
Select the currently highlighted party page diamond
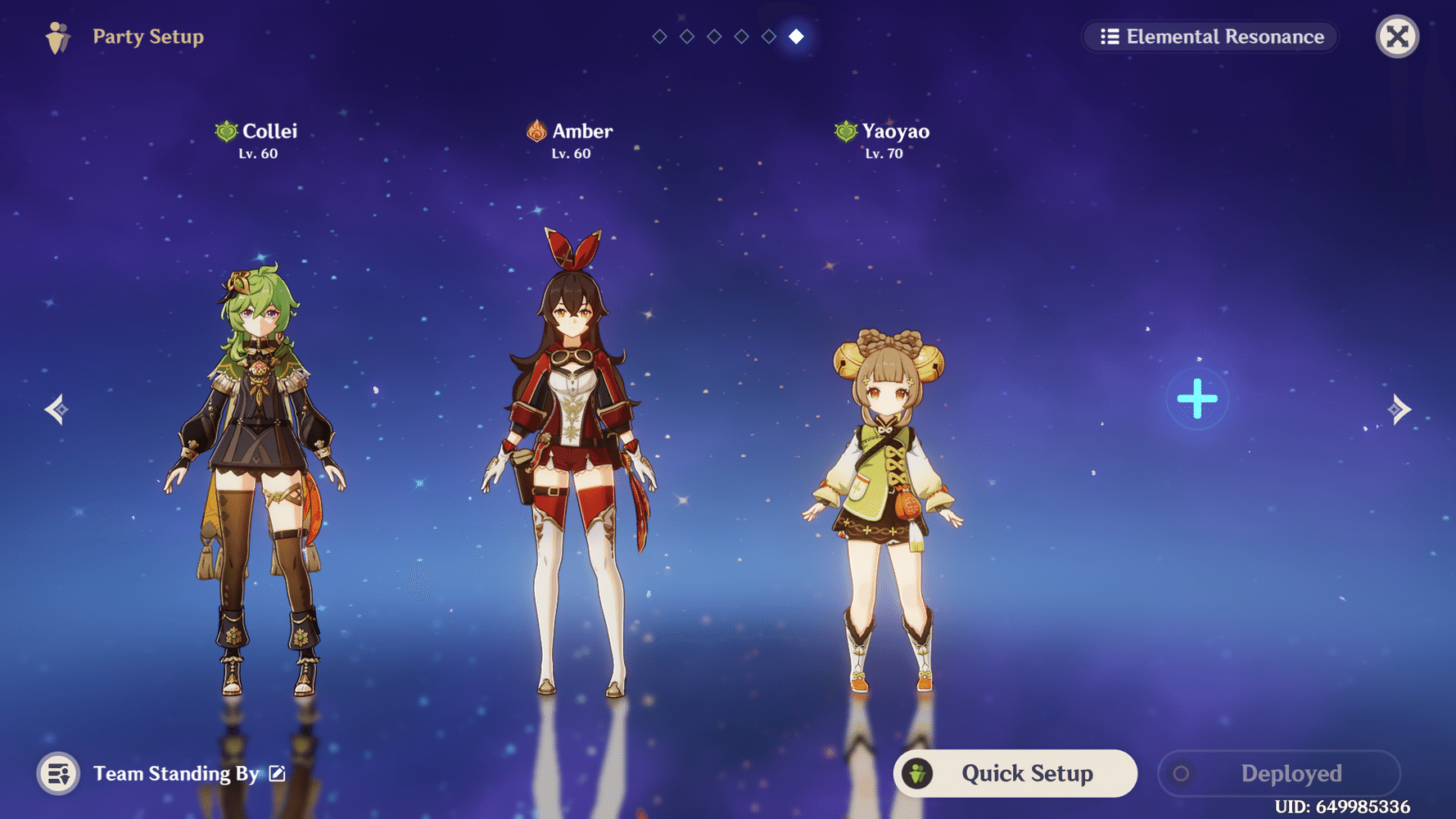(796, 37)
